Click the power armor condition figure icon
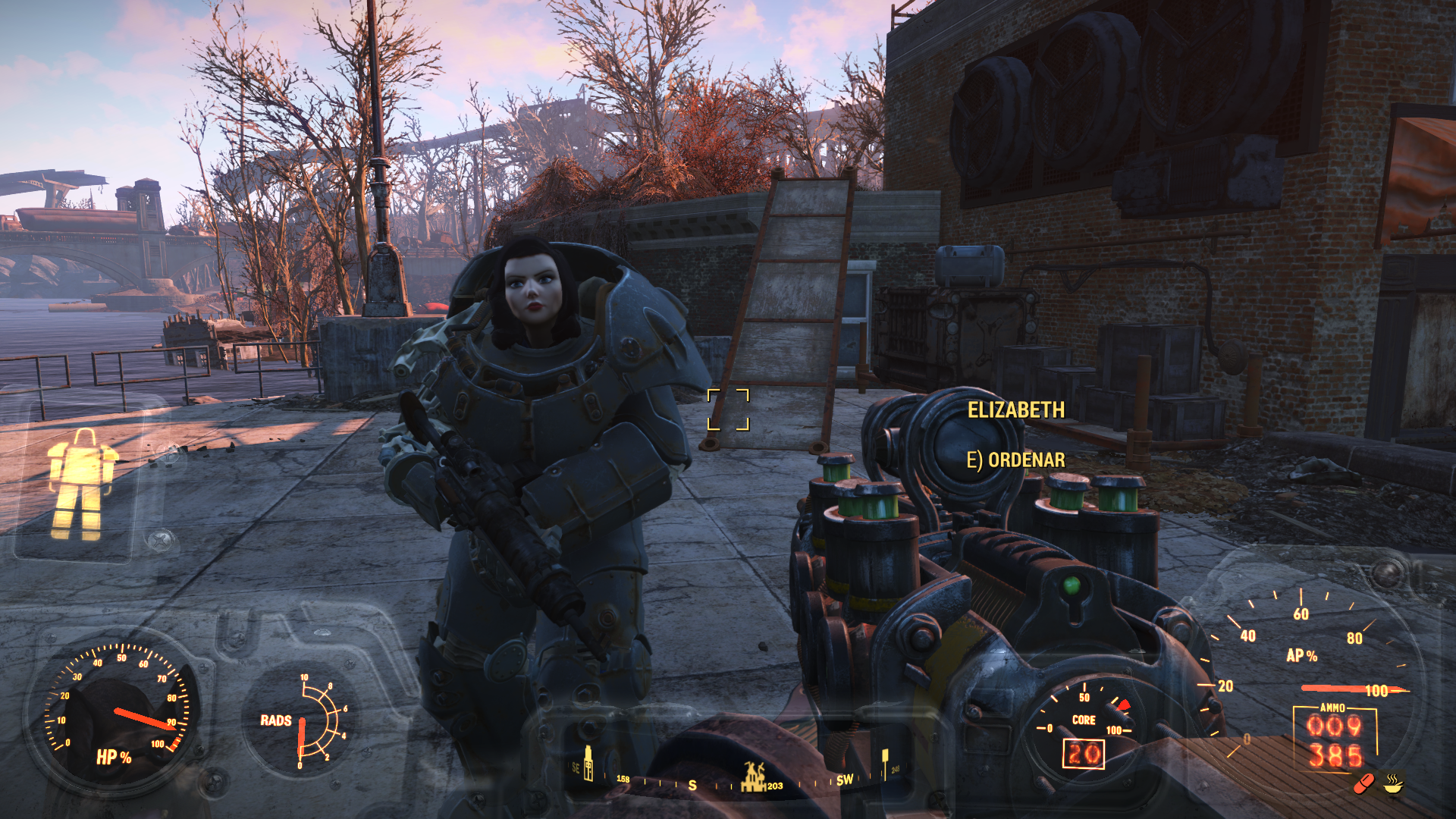Image resolution: width=1456 pixels, height=819 pixels. point(80,484)
